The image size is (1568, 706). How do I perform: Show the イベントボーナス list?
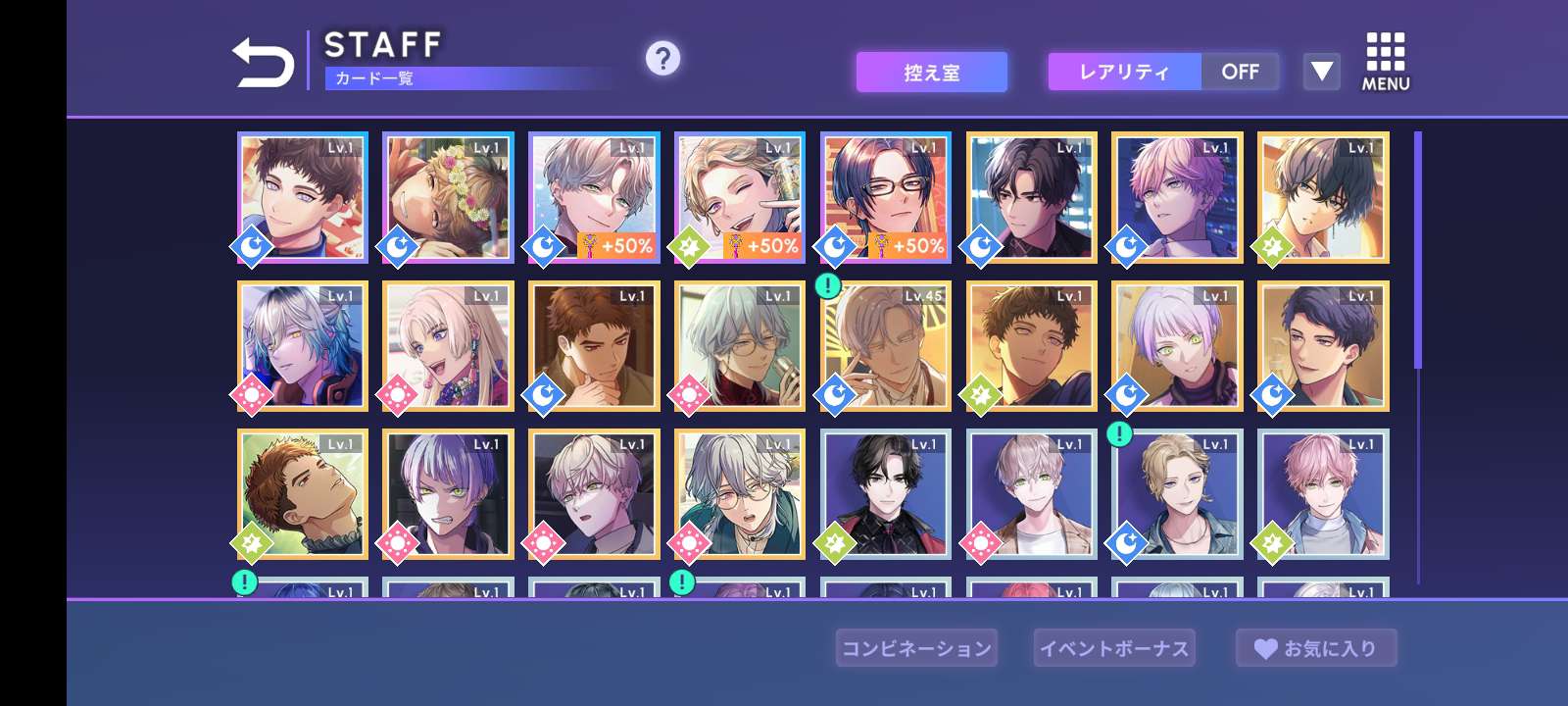pyautogui.click(x=1114, y=648)
